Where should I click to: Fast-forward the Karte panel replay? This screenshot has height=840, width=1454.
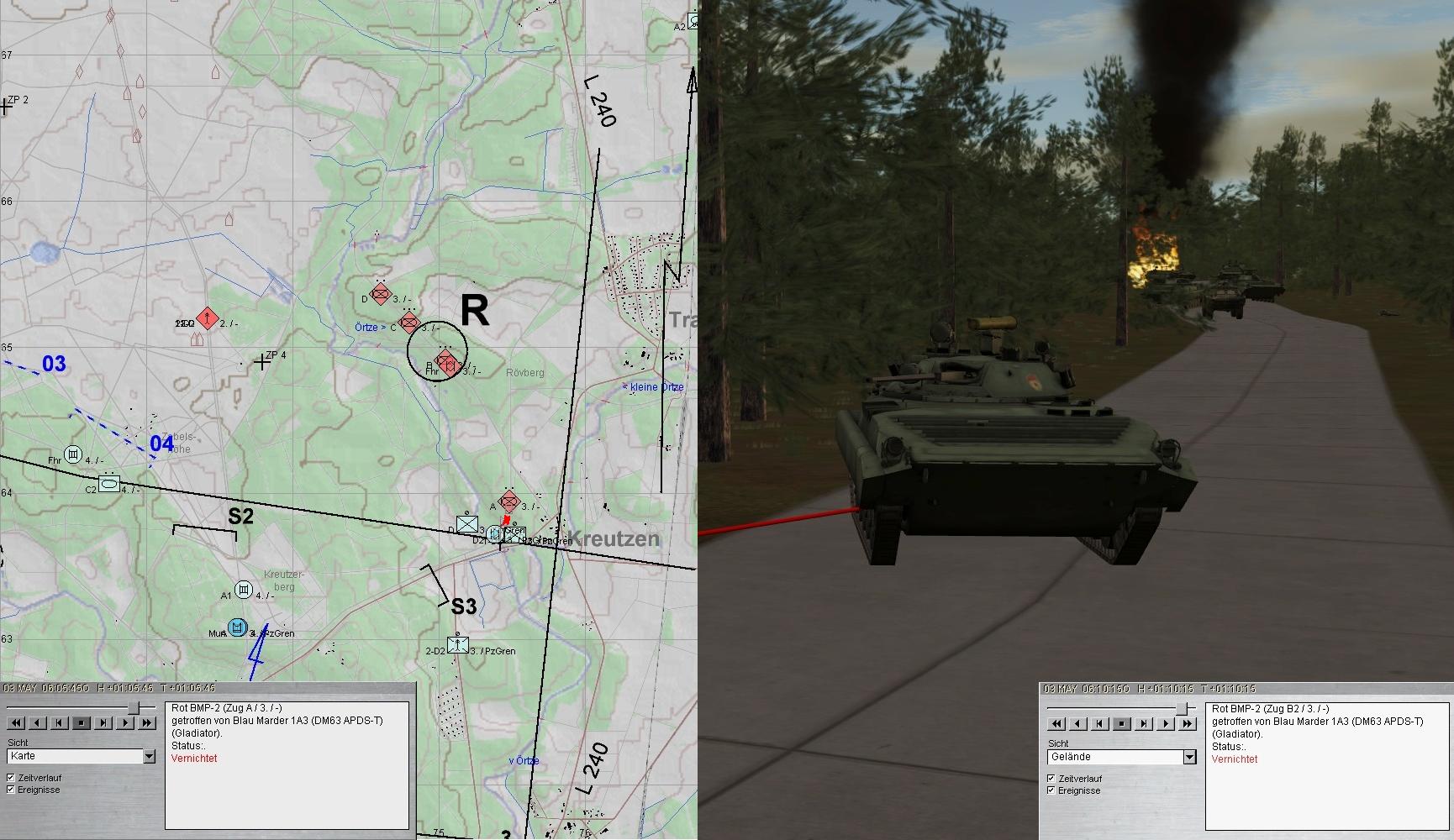click(147, 722)
